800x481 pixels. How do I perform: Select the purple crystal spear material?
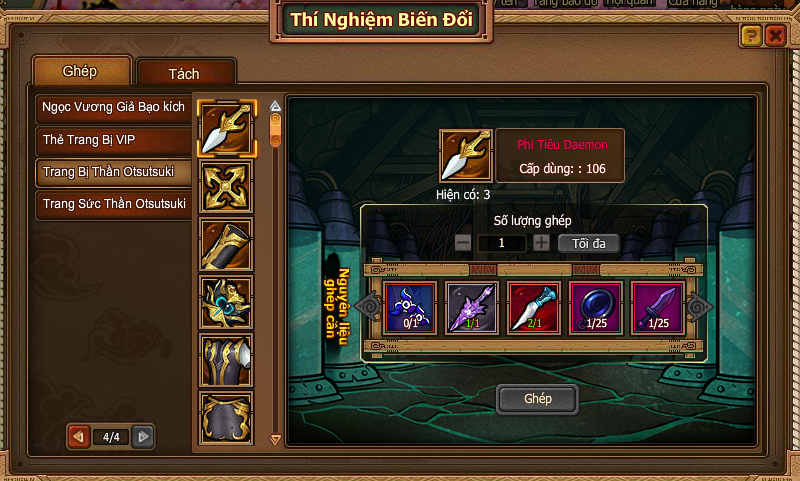(x=471, y=307)
